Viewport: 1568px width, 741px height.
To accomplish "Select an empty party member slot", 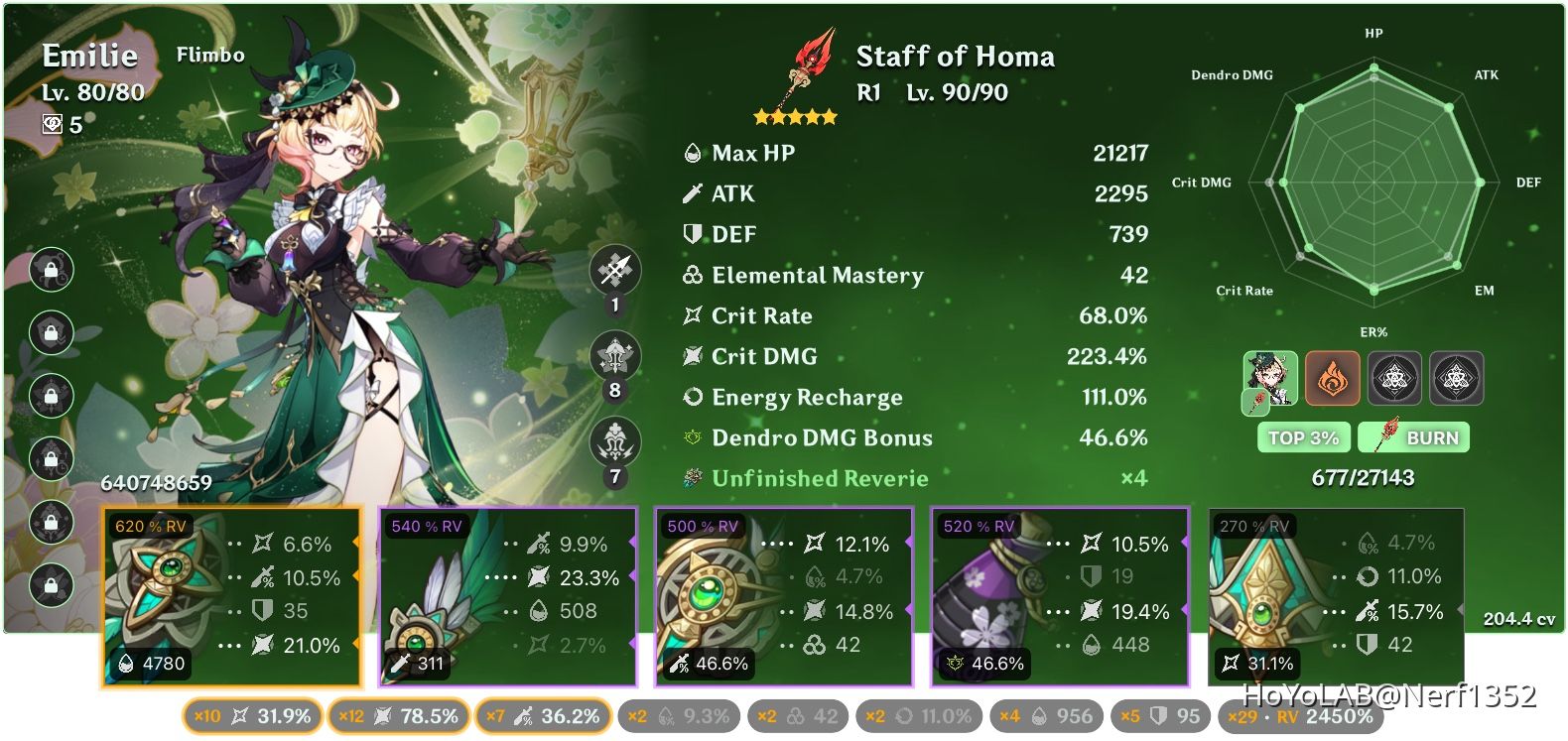I will (1396, 375).
